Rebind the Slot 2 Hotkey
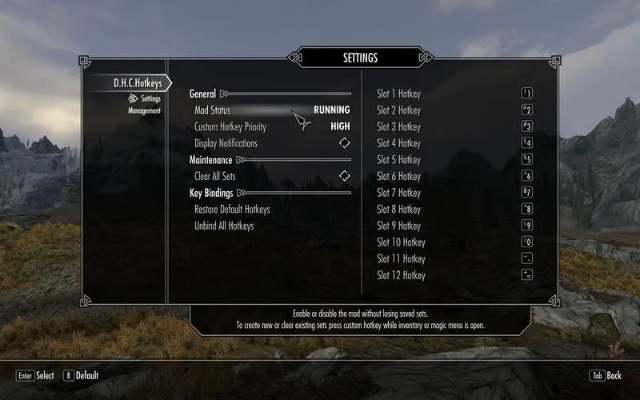Screen dimensions: 640x400 455,110
